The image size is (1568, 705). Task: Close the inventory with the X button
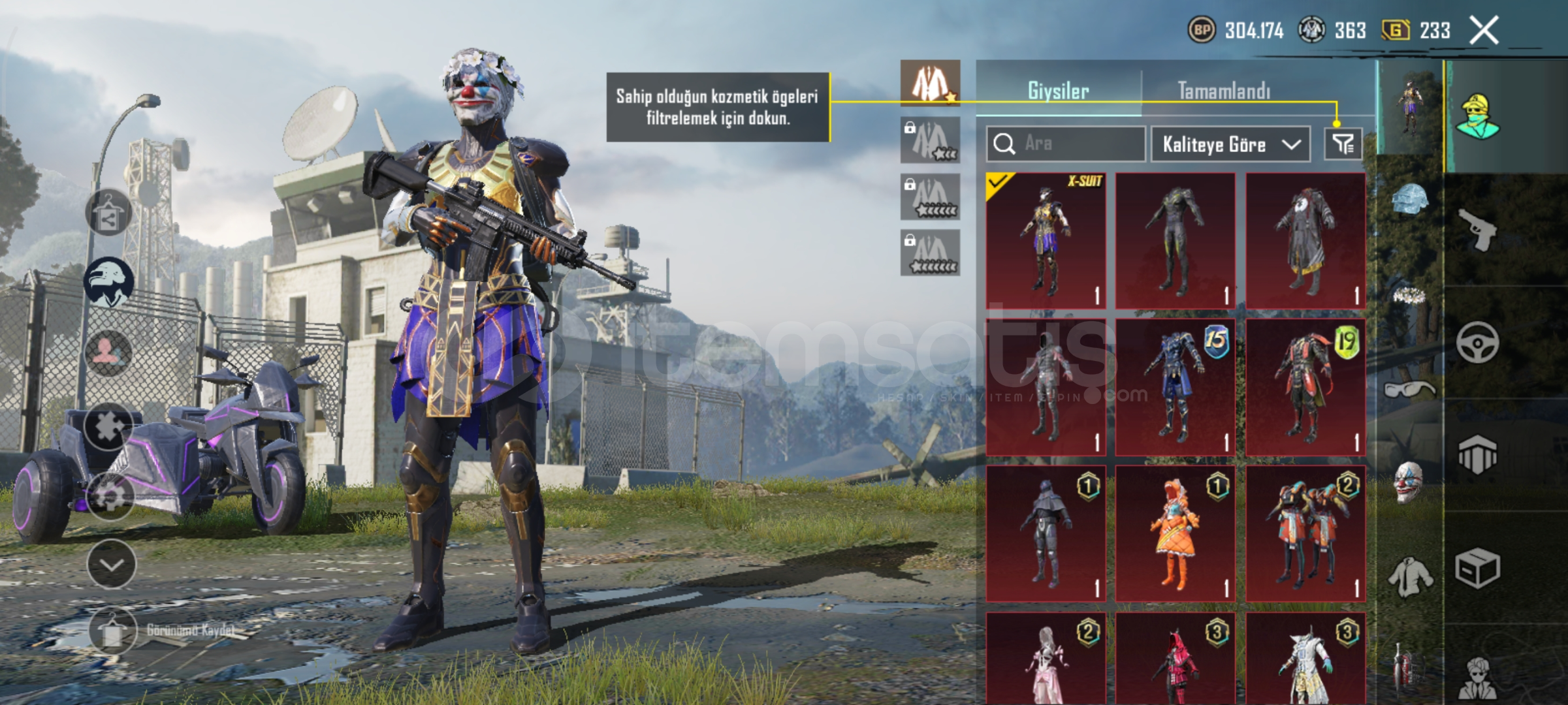pyautogui.click(x=1484, y=30)
